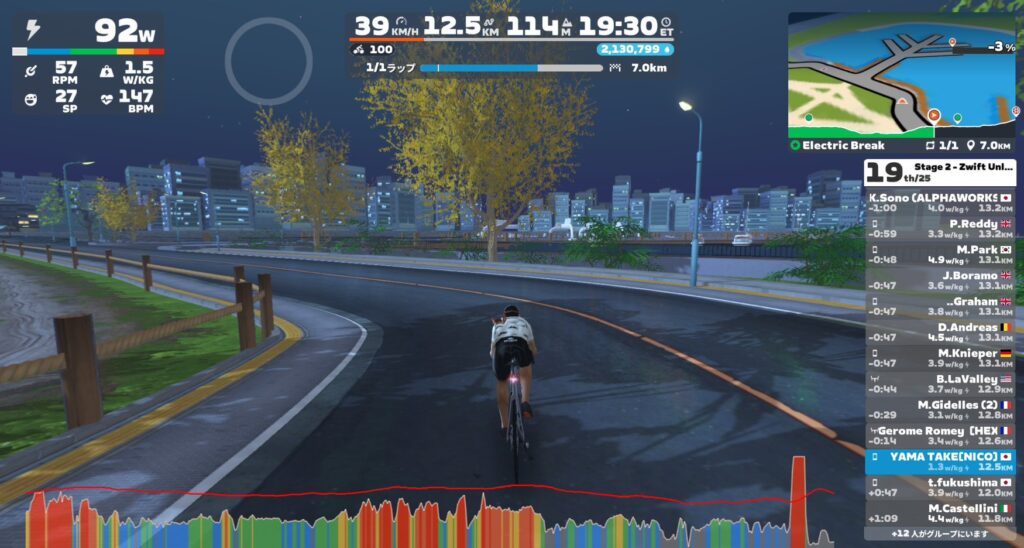Click the group count footer of rider list
This screenshot has height=548, width=1024.
click(939, 535)
